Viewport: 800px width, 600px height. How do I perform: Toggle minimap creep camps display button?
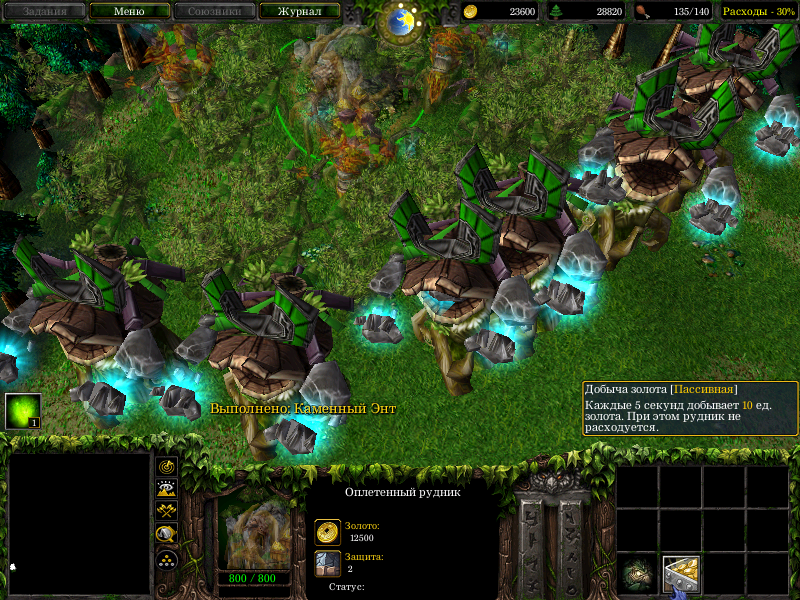pos(167,534)
